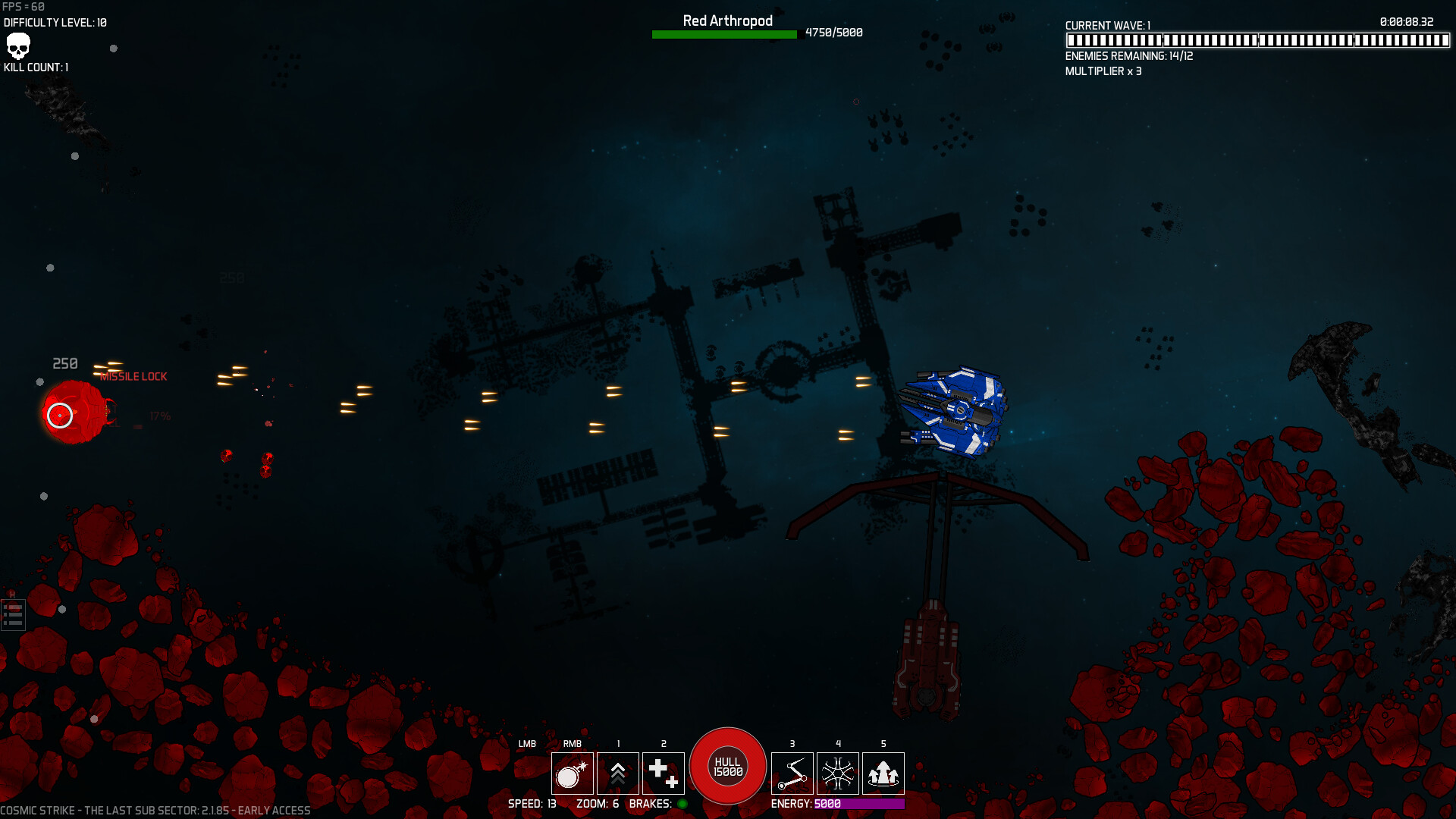Click the 250 distance marker label
This screenshot has width=1456, height=819.
(x=64, y=363)
